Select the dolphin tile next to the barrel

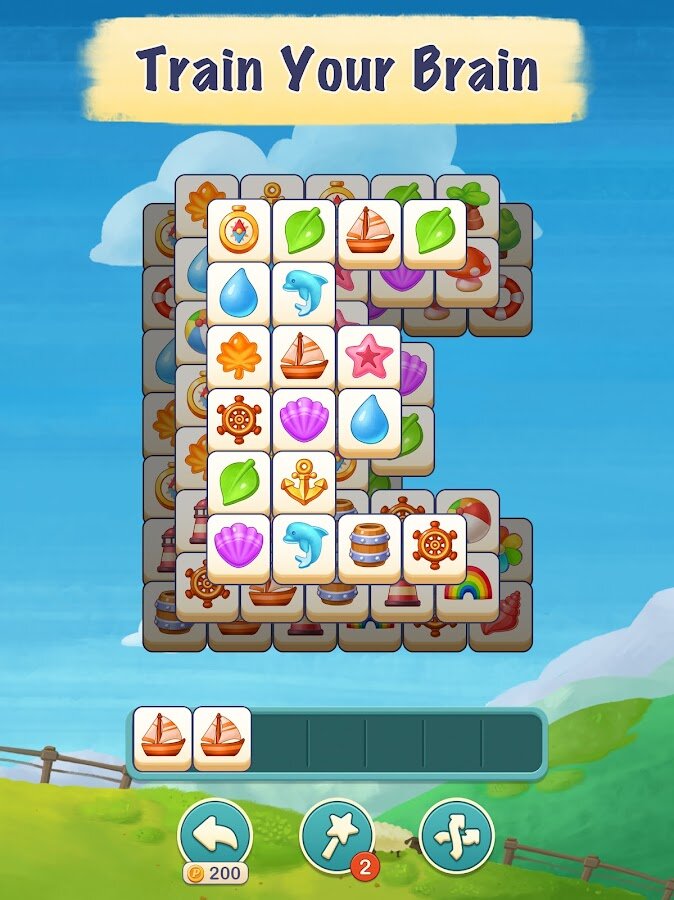303,545
